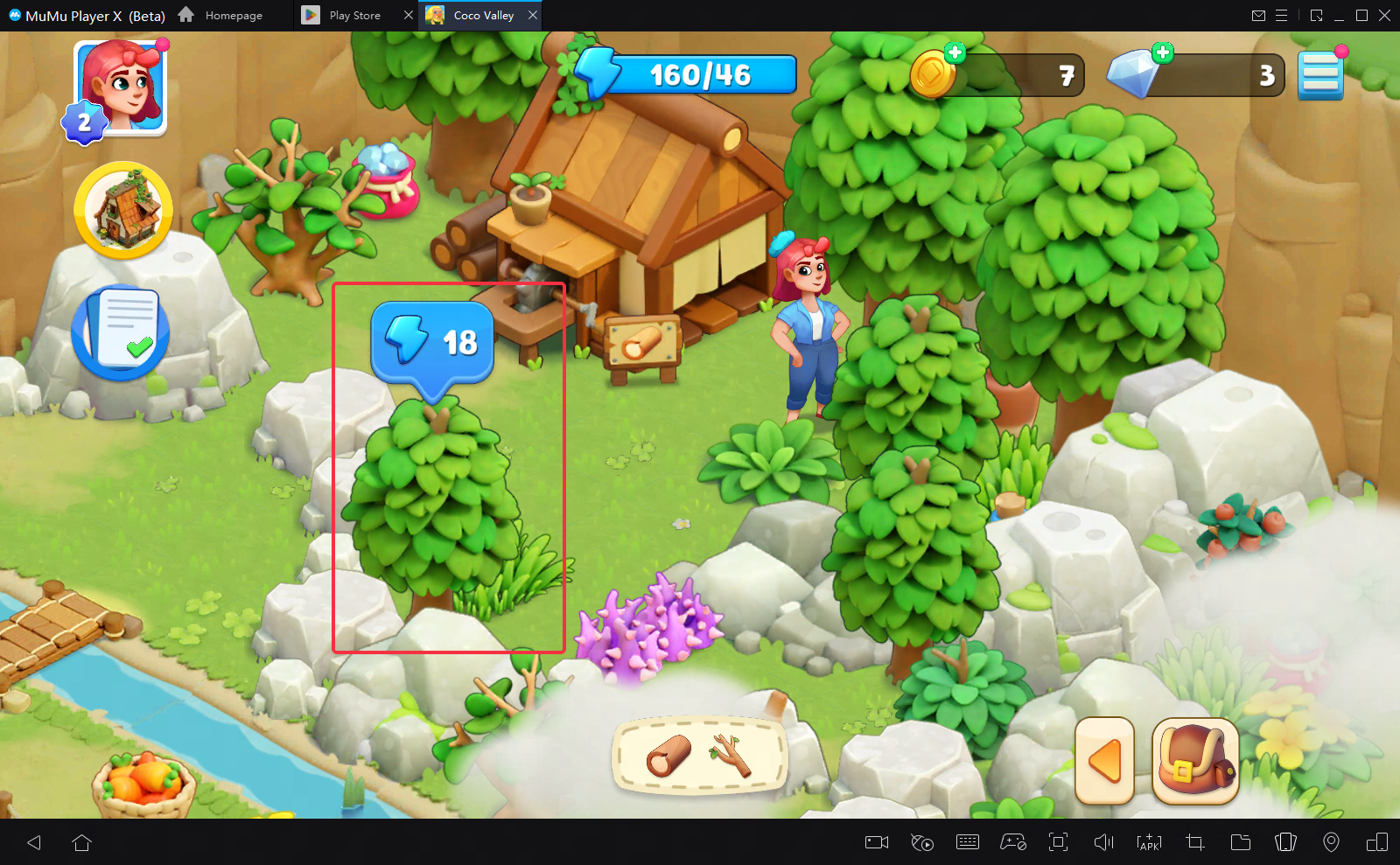Open the mail inbox in the title bar
1400x865 pixels.
(x=1259, y=15)
